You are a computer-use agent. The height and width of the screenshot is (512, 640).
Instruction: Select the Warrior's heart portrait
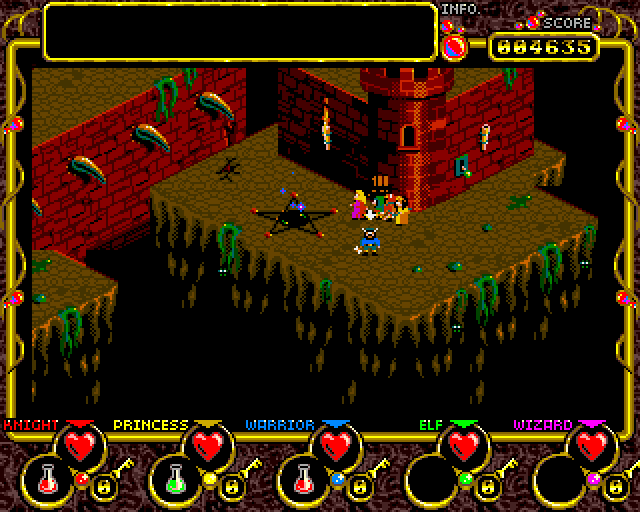tap(336, 445)
